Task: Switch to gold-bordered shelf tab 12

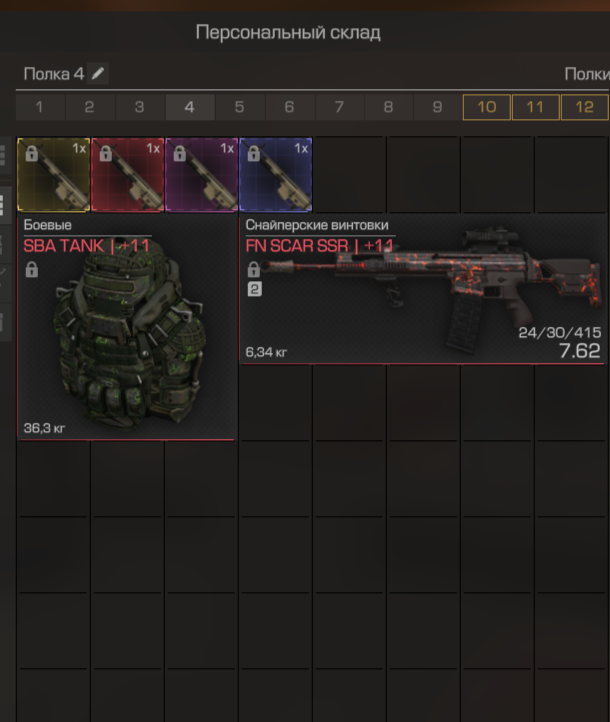Action: [x=584, y=107]
